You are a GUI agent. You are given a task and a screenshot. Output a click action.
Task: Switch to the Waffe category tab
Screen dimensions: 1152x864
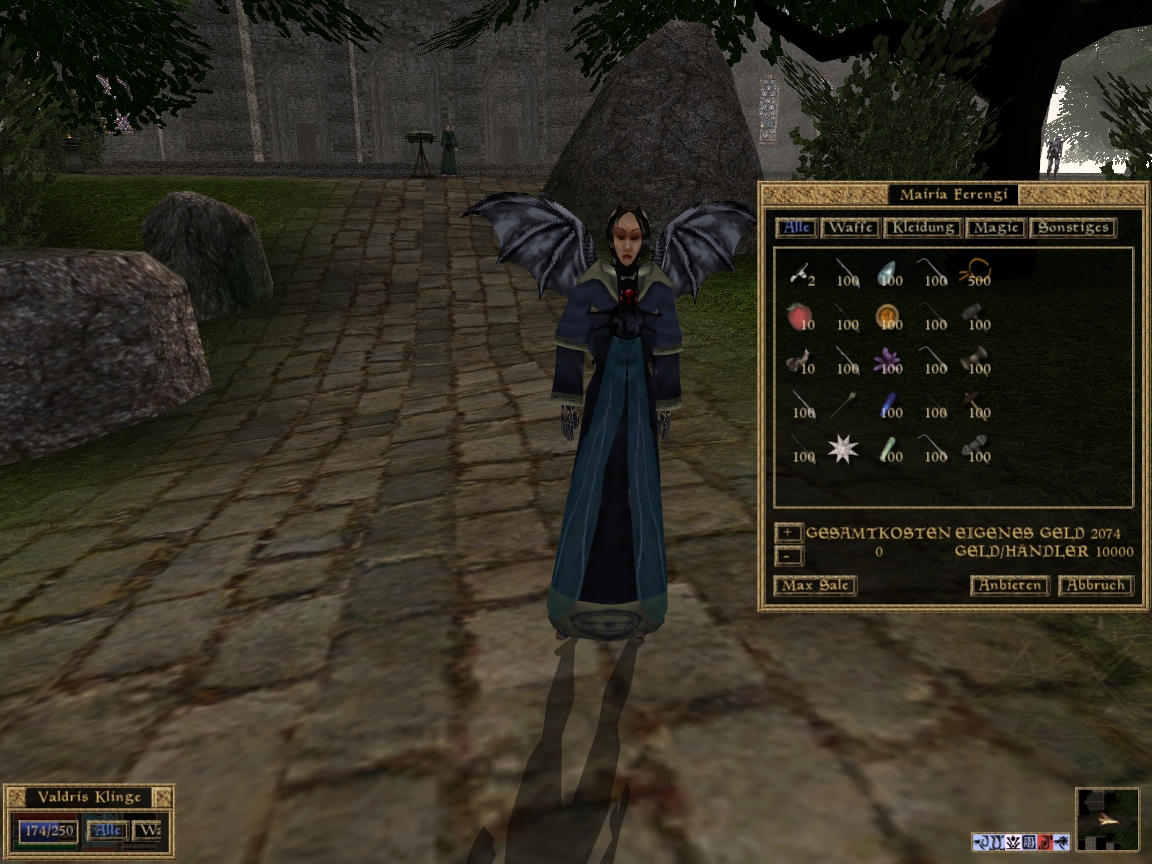click(850, 228)
